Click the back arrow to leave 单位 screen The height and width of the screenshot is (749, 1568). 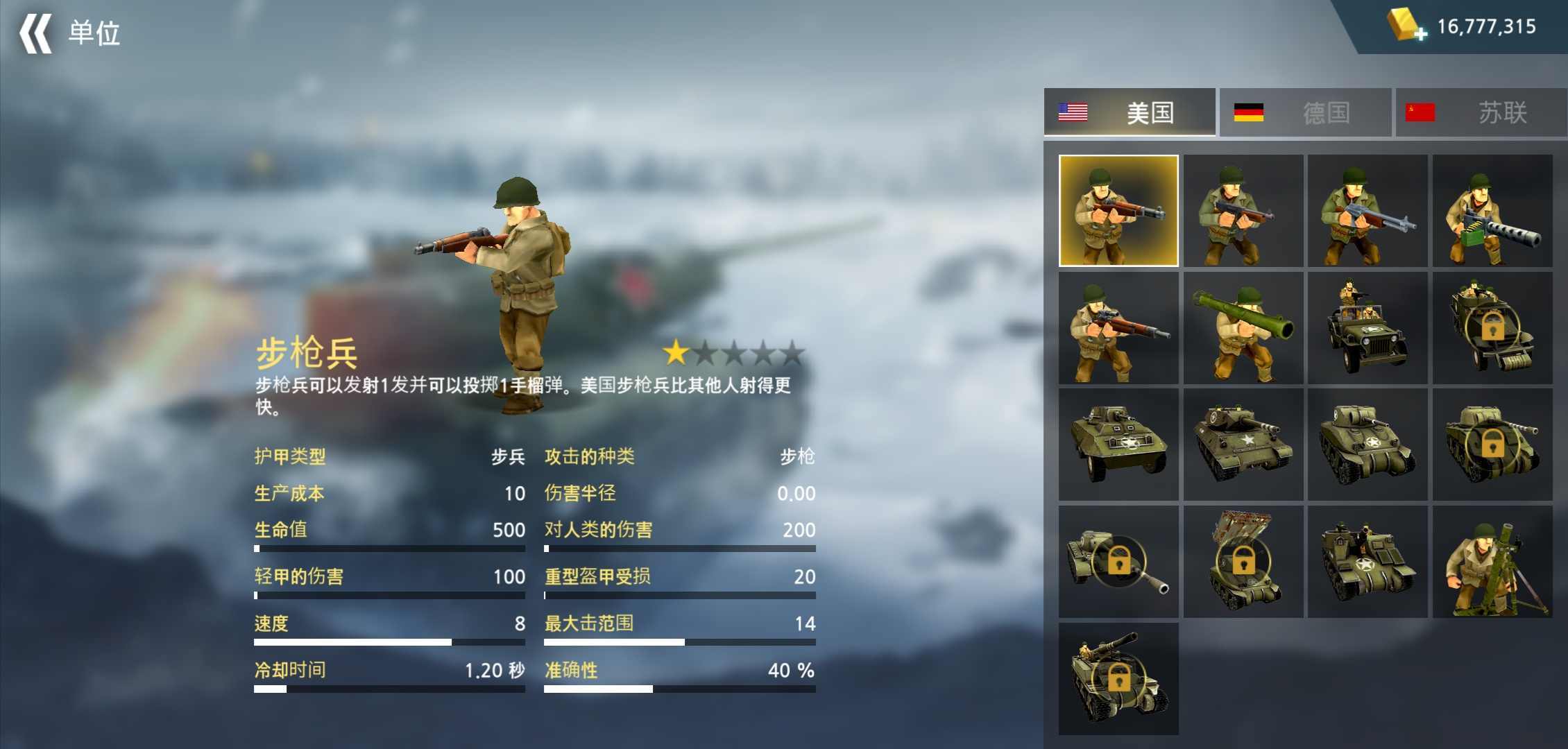click(36, 33)
